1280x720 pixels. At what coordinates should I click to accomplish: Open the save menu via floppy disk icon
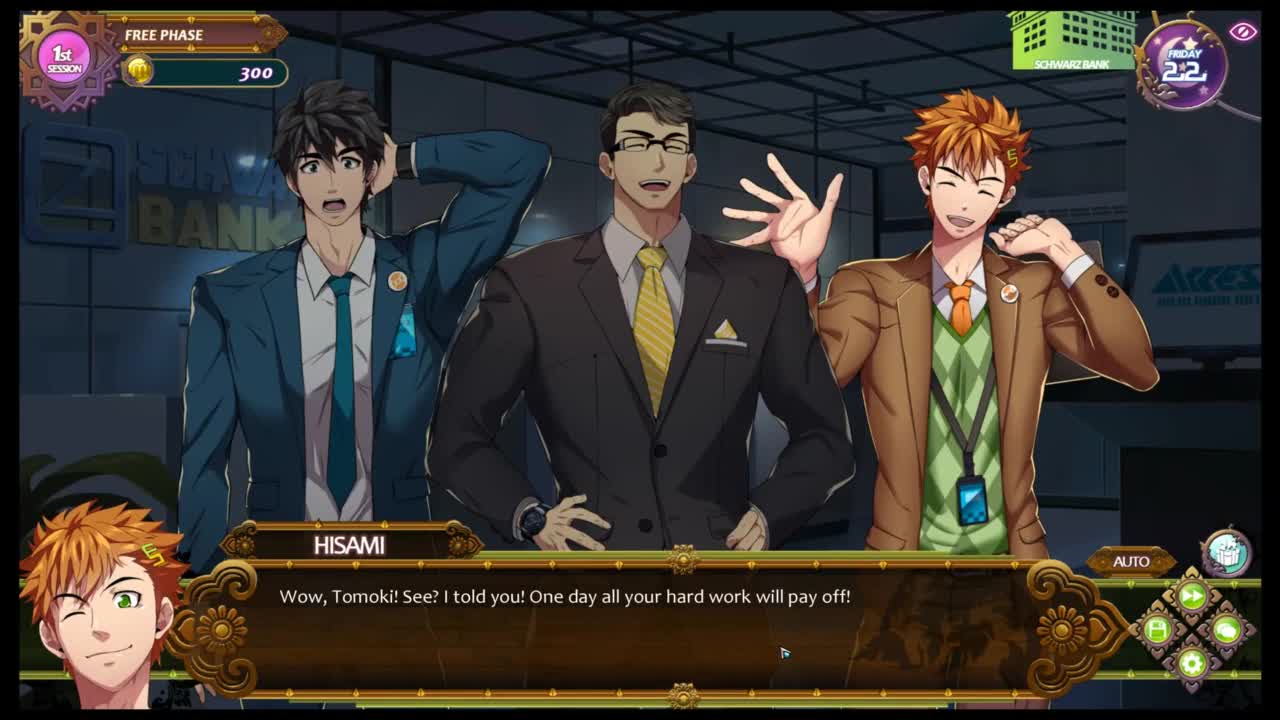pyautogui.click(x=1158, y=630)
